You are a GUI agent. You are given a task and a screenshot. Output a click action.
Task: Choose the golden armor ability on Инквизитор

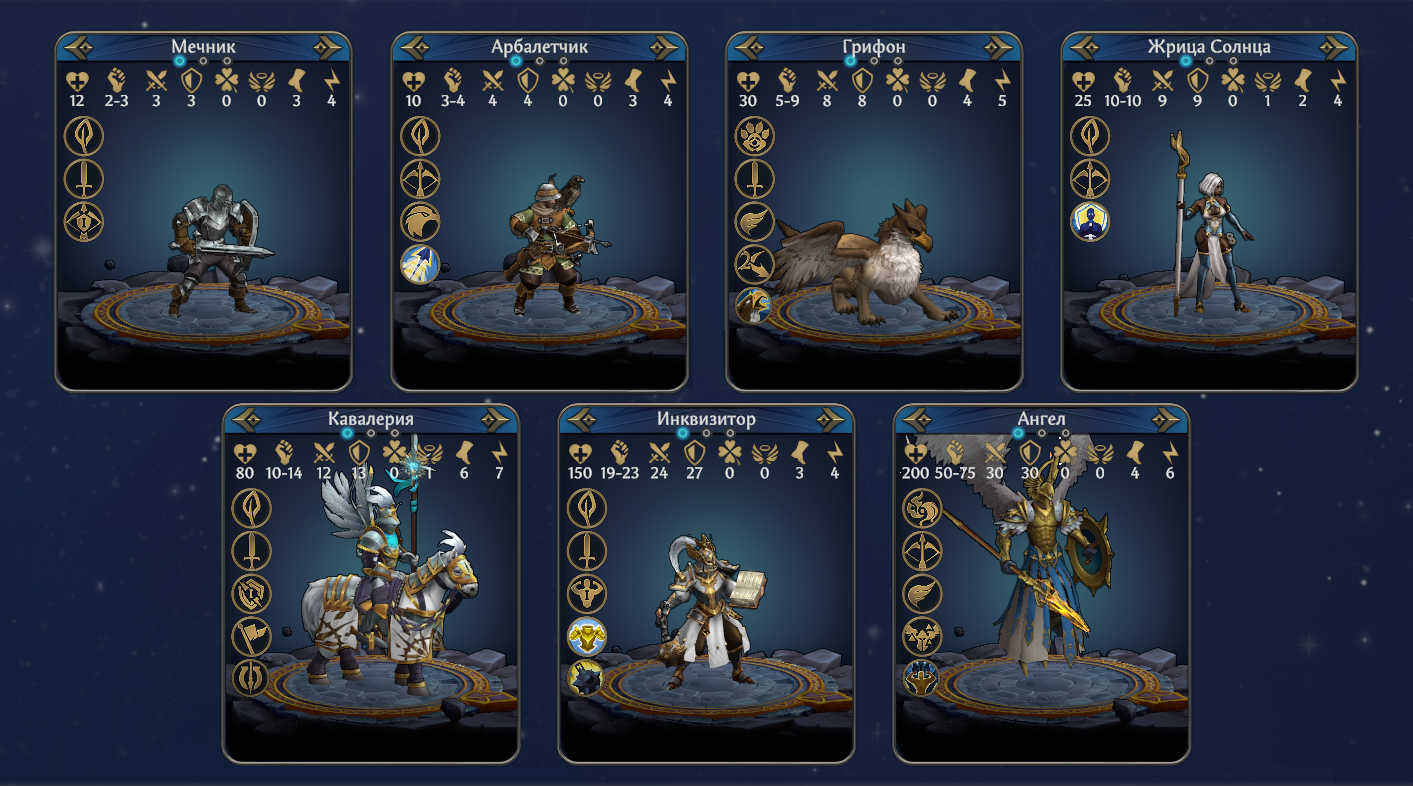[x=587, y=635]
